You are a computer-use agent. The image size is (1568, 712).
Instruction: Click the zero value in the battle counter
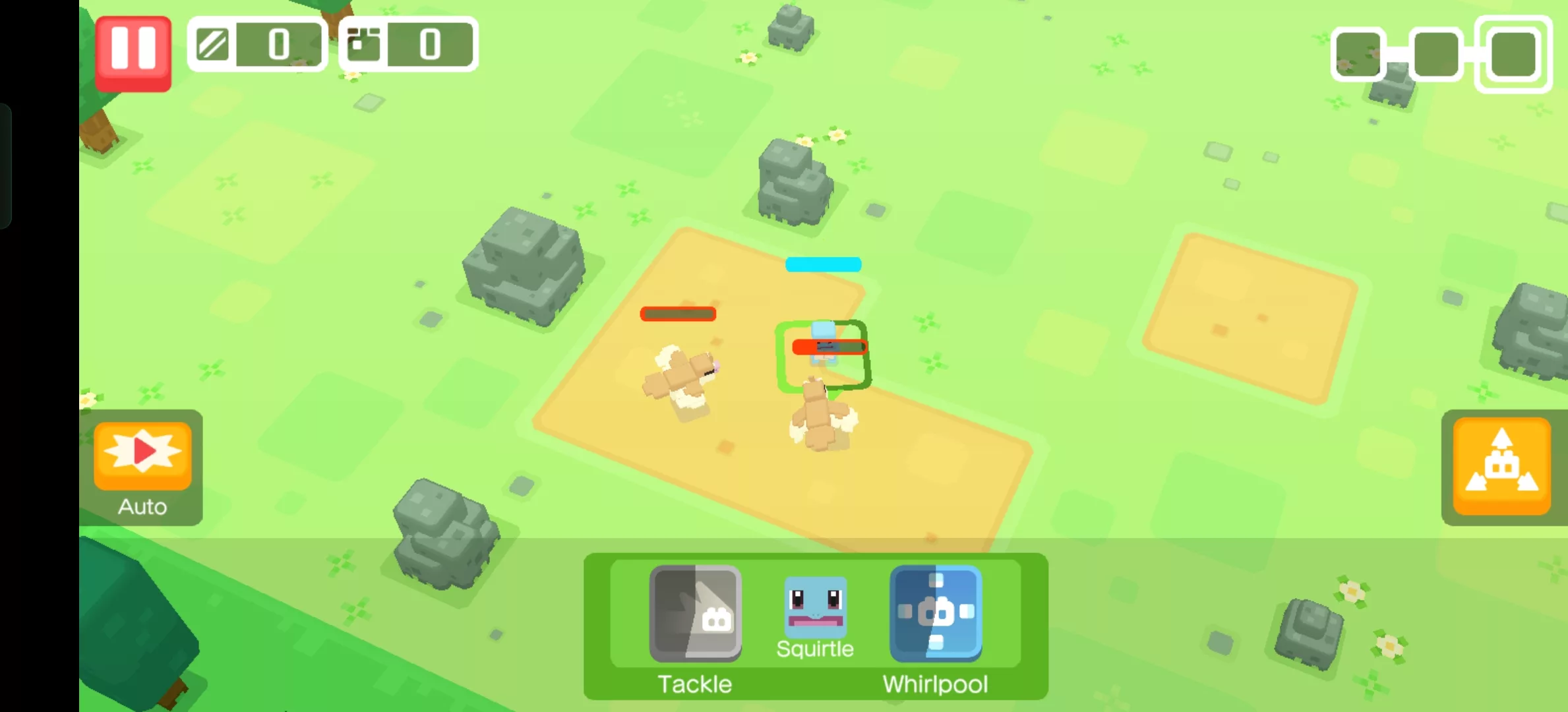[278, 44]
